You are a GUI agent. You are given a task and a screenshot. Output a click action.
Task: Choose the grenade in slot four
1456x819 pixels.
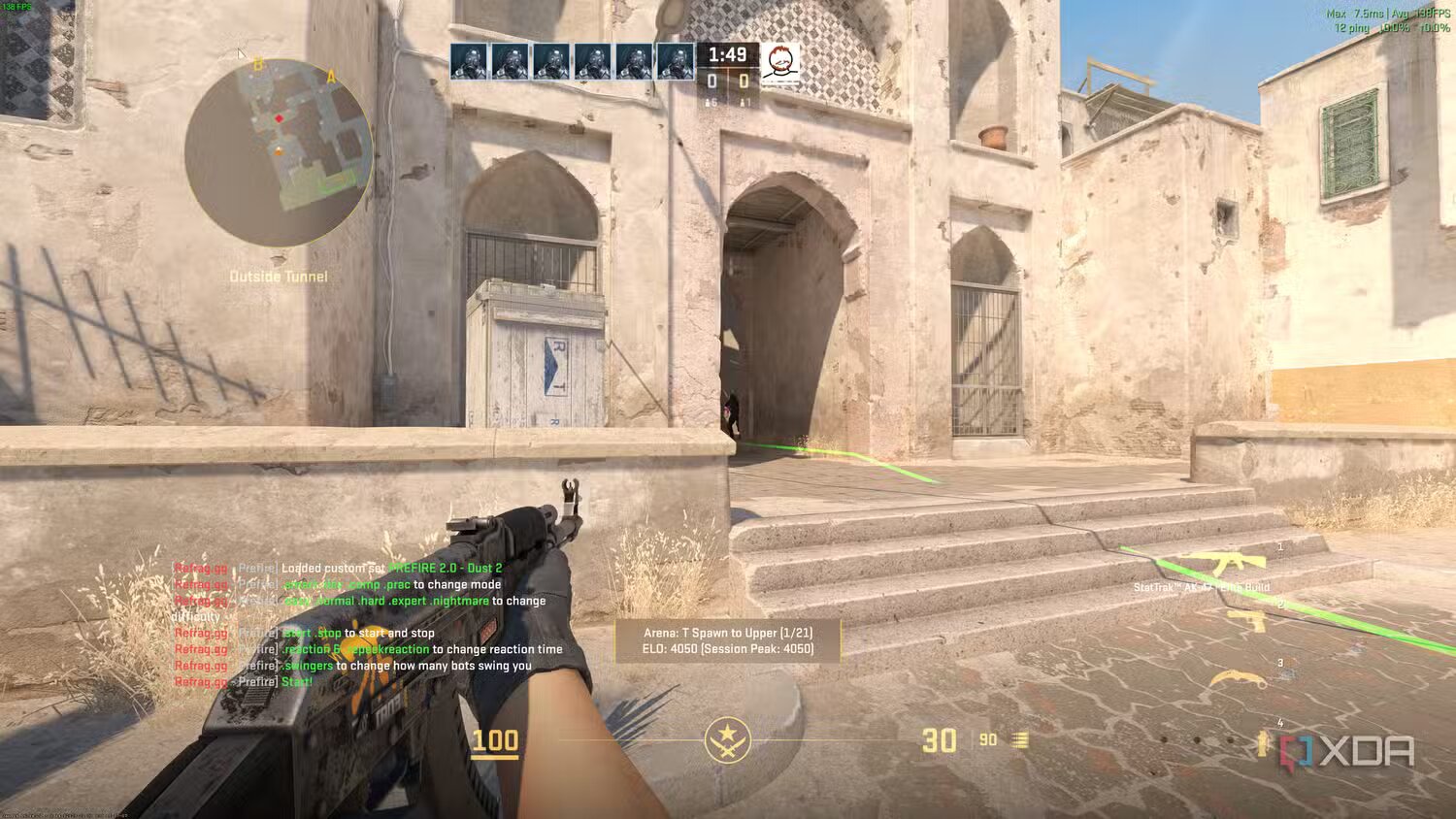point(1262,743)
